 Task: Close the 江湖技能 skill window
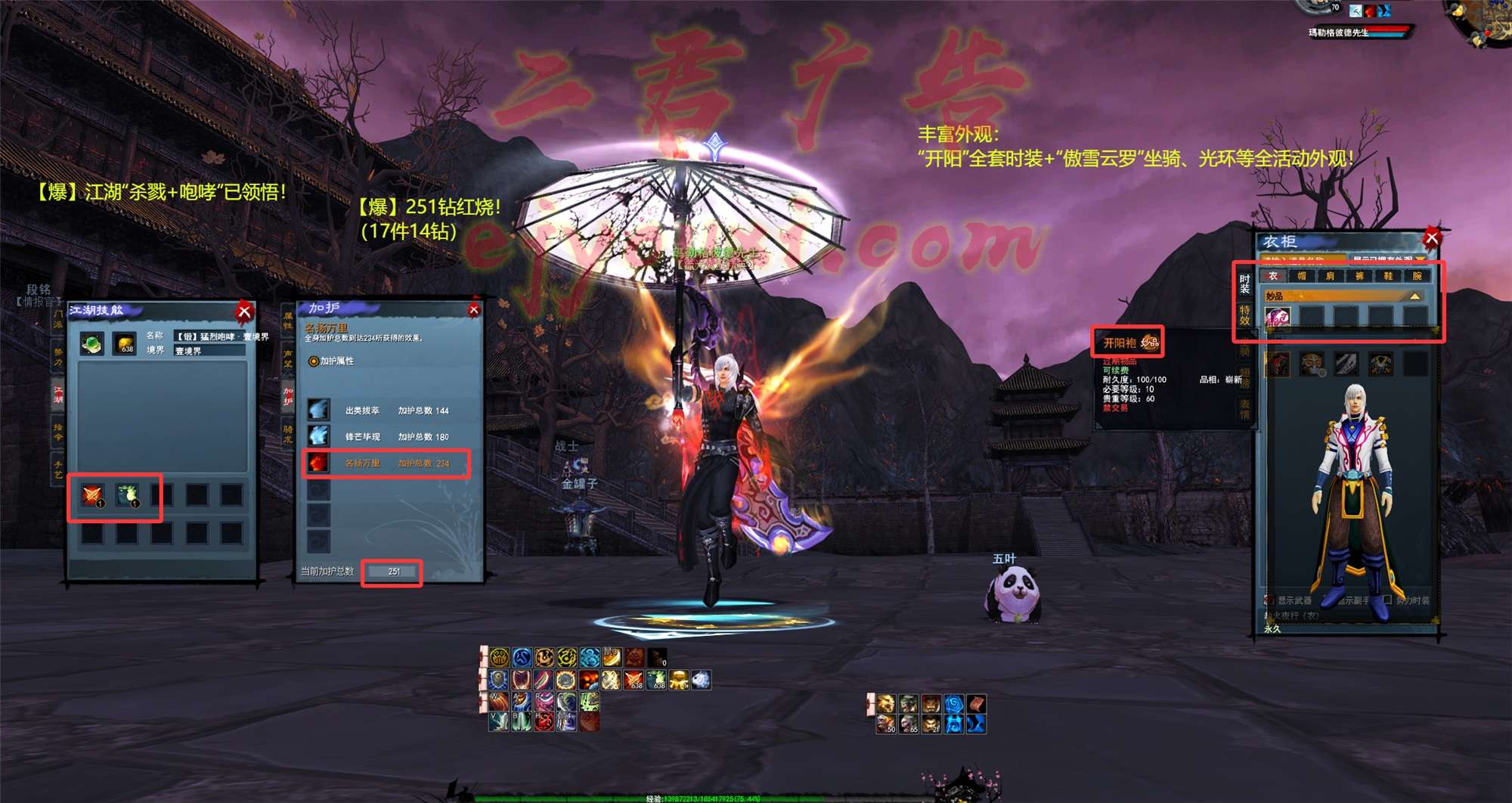[244, 312]
